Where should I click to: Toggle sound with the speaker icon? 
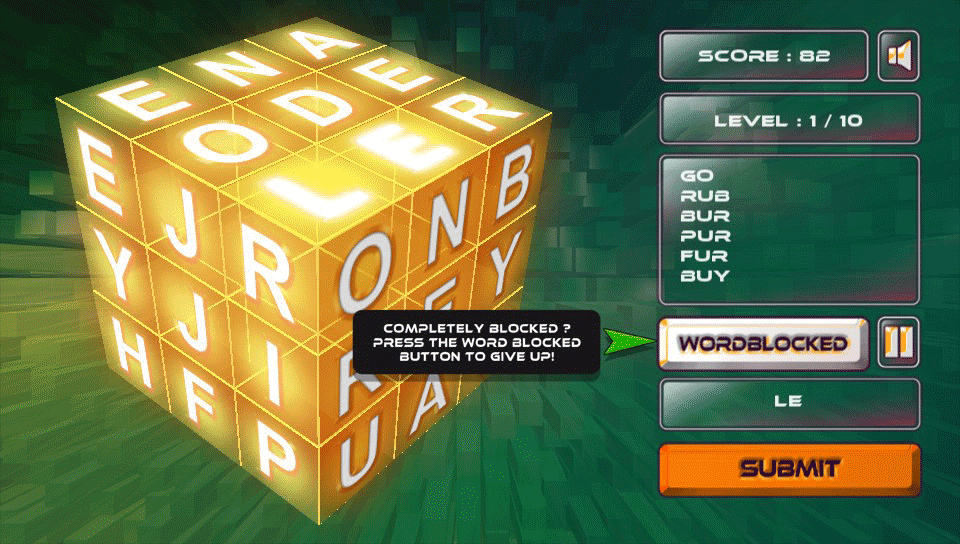(898, 56)
